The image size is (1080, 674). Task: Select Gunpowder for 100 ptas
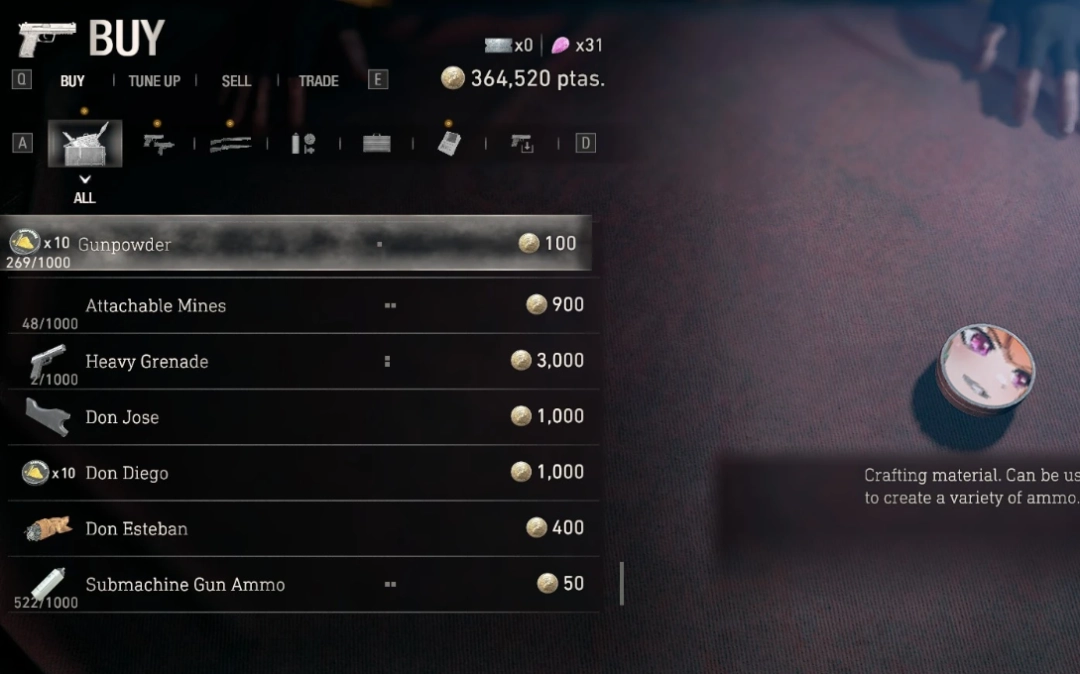[x=300, y=243]
